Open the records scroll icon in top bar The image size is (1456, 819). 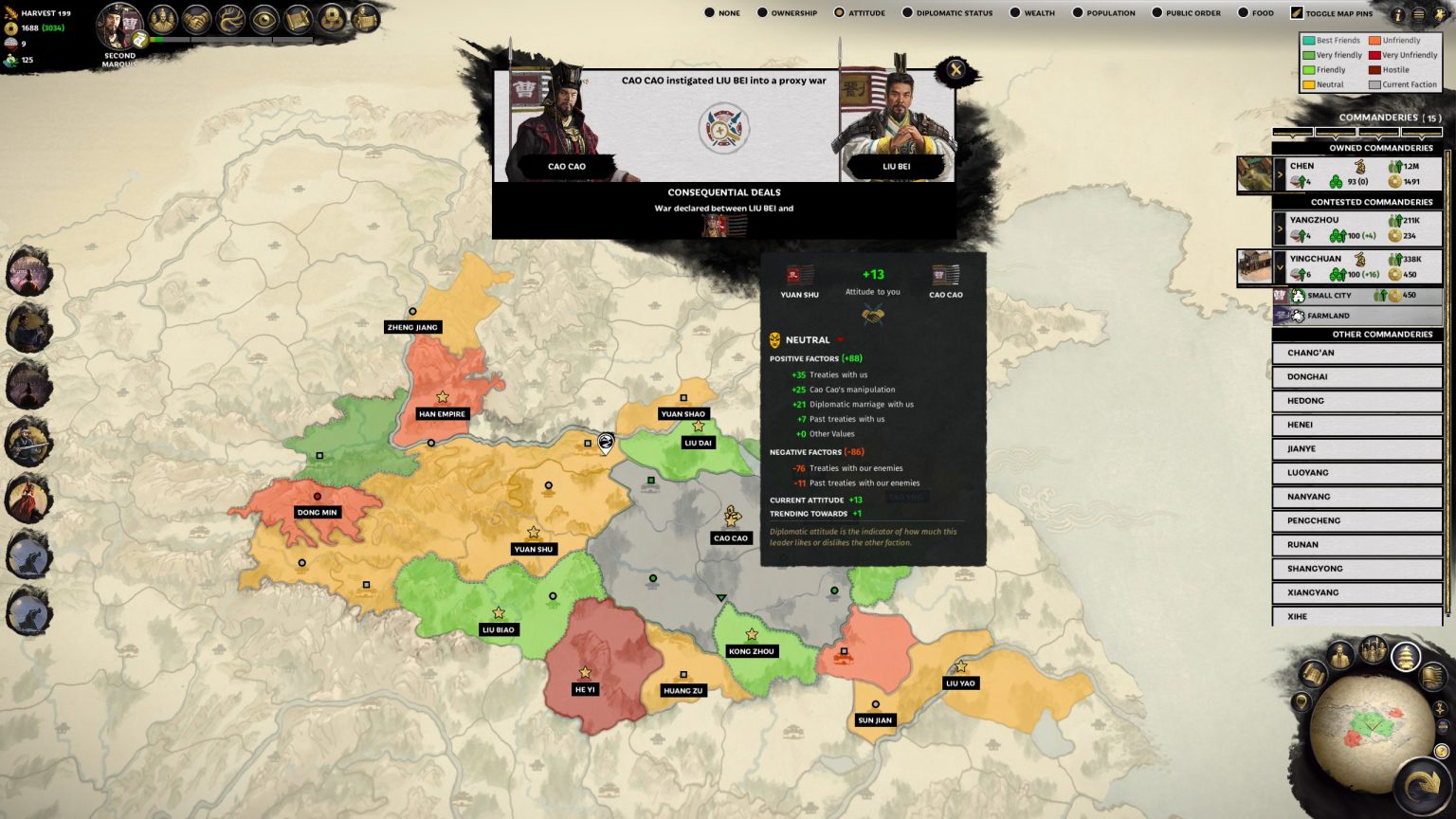point(300,16)
